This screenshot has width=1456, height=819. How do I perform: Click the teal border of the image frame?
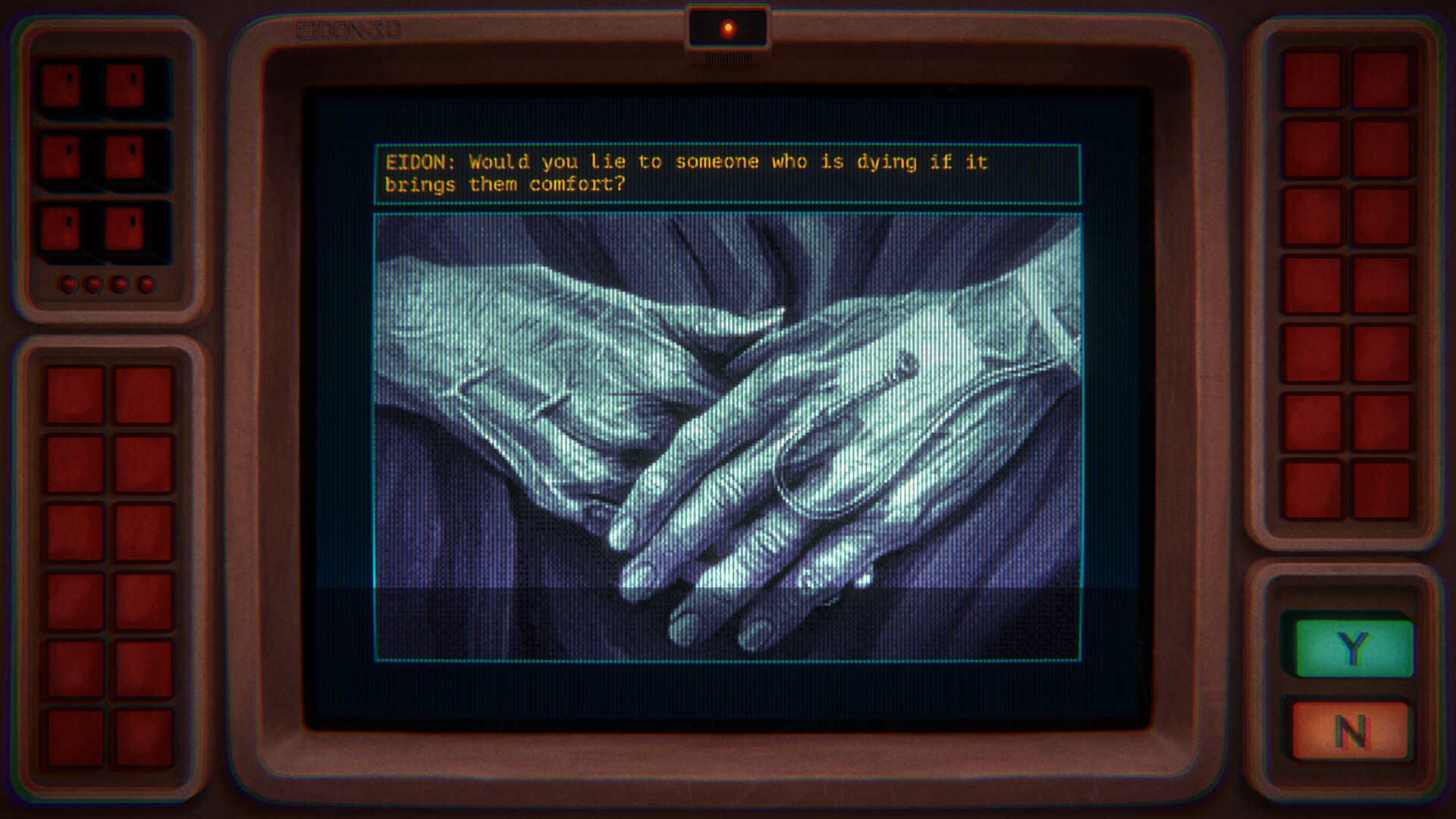(728, 214)
